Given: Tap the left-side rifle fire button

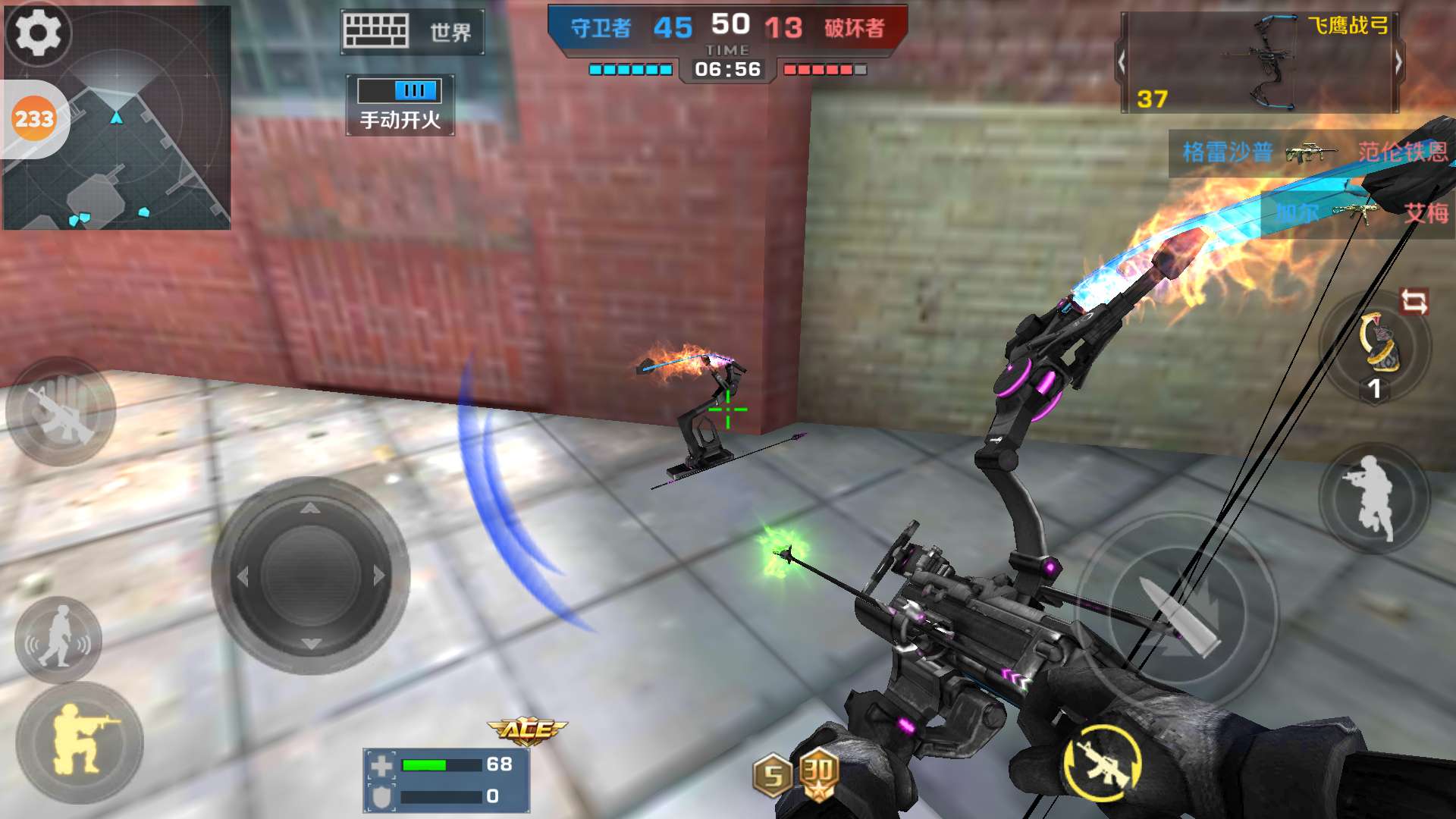Looking at the screenshot, I should (x=61, y=412).
